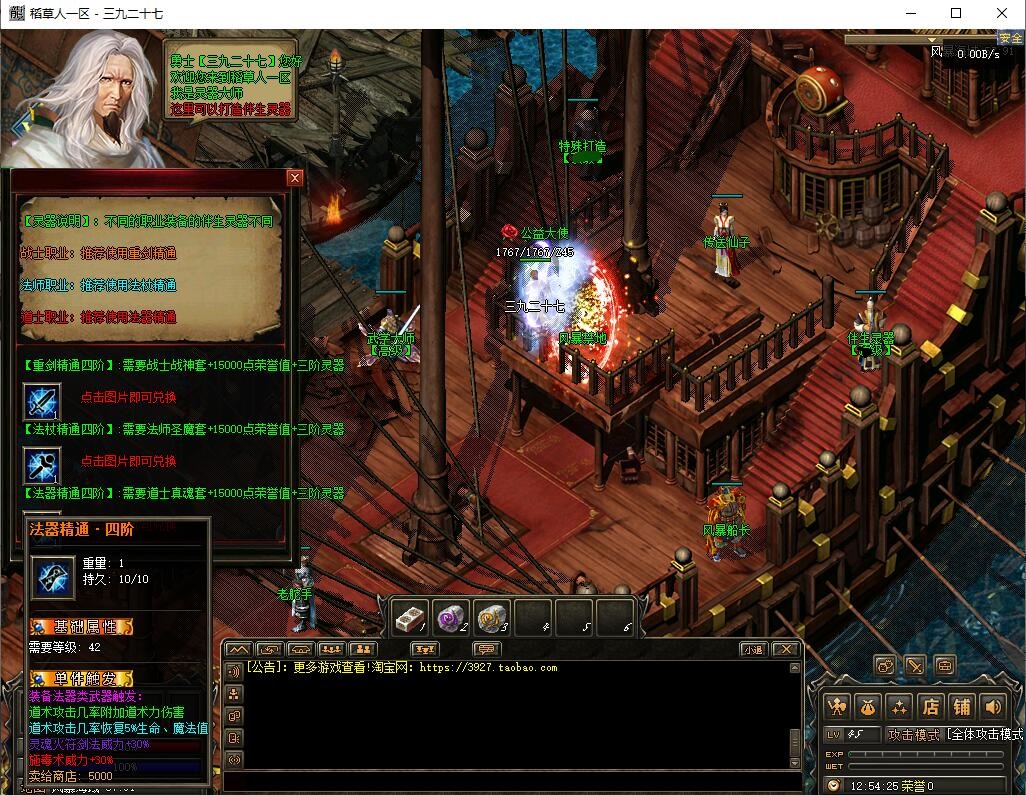This screenshot has height=795, width=1026.
Task: Use the golden swirl stone in slot 3
Action: pos(491,617)
